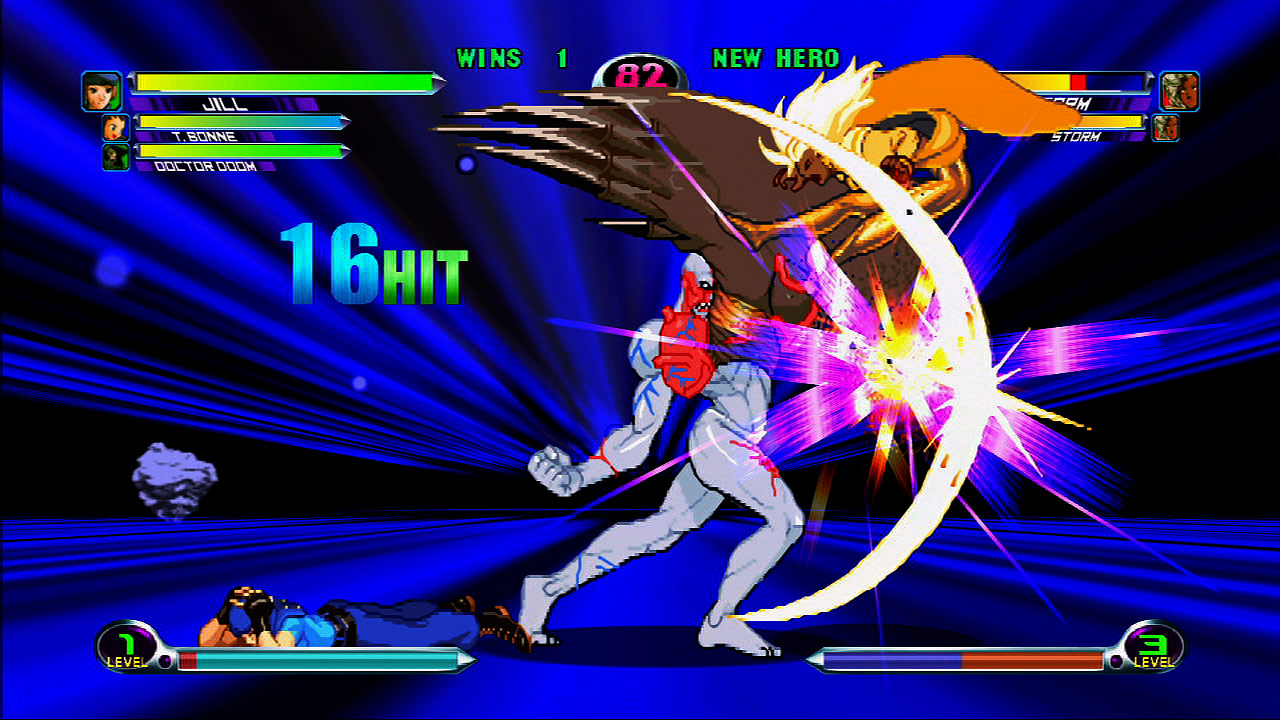
Task: Select the smaller teammate portrait below Storm
Action: click(1166, 128)
